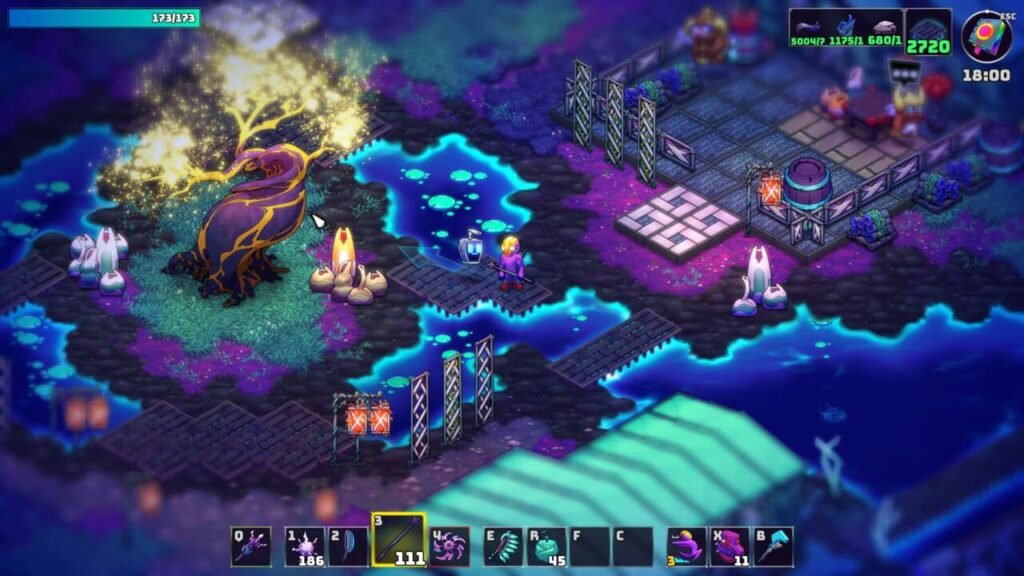Click the floor tile build counter showing 2720
This screenshot has height=576, width=1024.
click(929, 32)
